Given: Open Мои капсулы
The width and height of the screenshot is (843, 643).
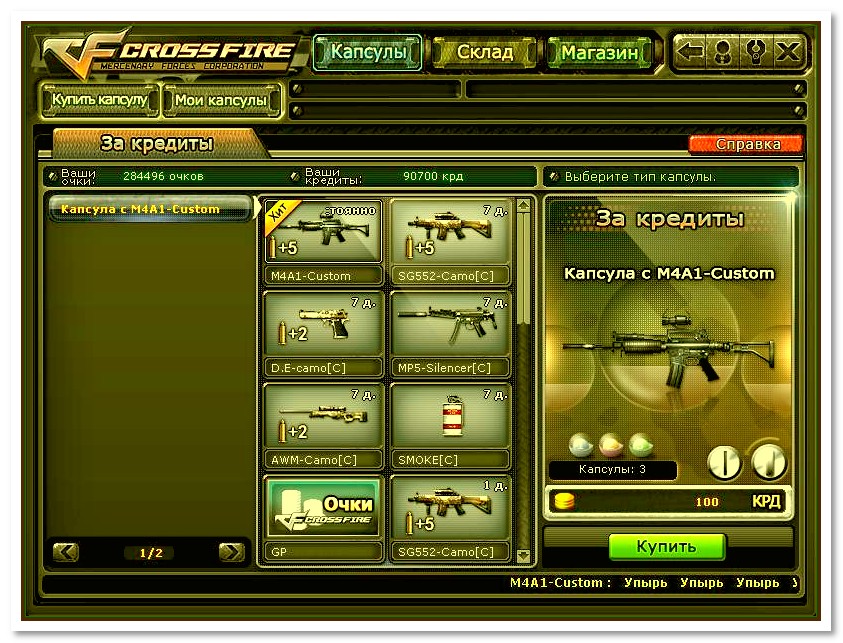Looking at the screenshot, I should click(220, 100).
